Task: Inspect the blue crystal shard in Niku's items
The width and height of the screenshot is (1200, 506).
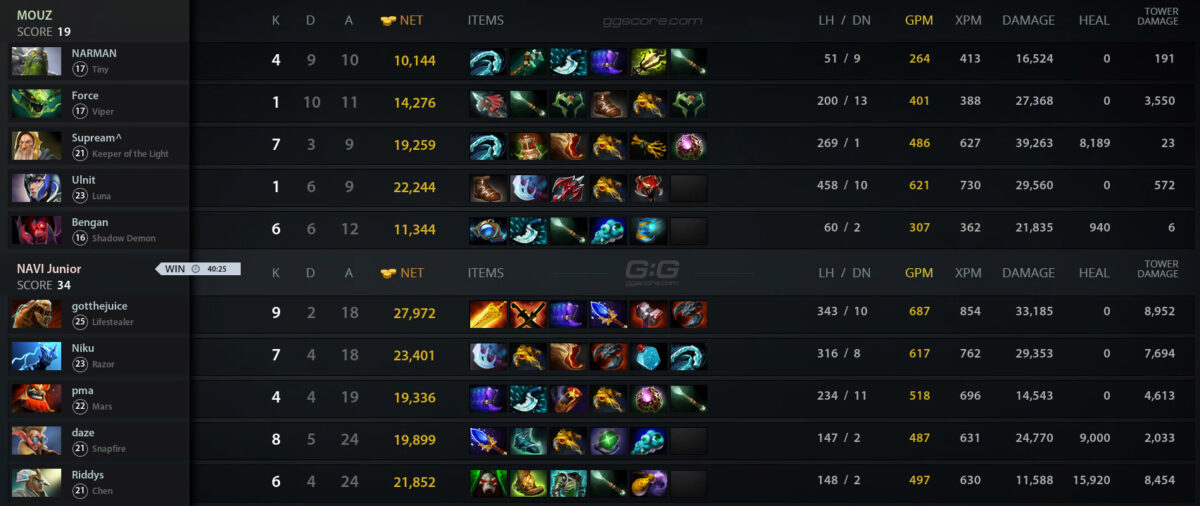Action: click(648, 357)
